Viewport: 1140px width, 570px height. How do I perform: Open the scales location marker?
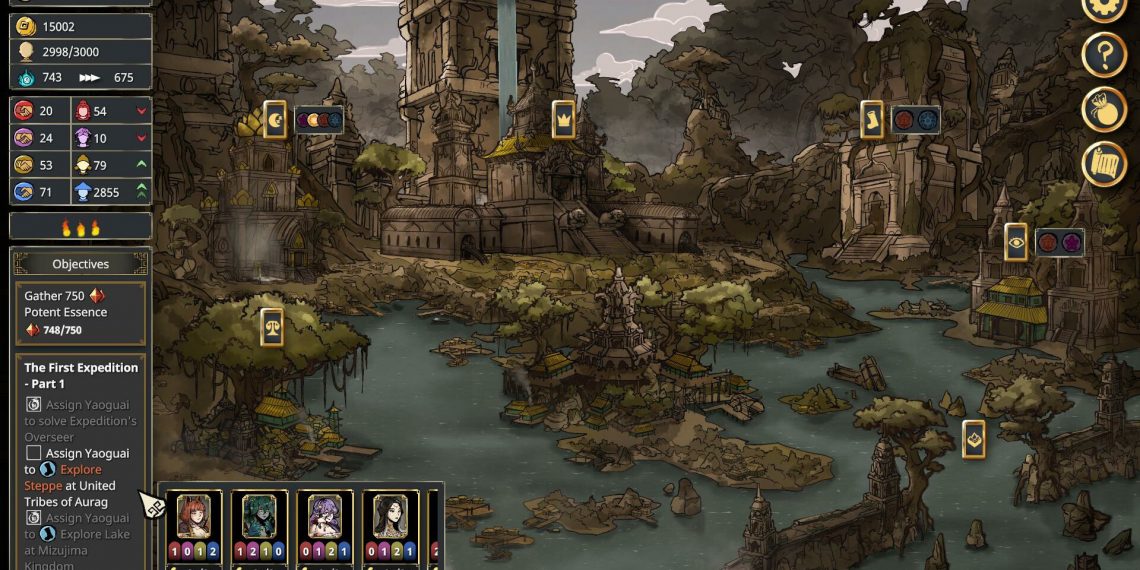(271, 327)
